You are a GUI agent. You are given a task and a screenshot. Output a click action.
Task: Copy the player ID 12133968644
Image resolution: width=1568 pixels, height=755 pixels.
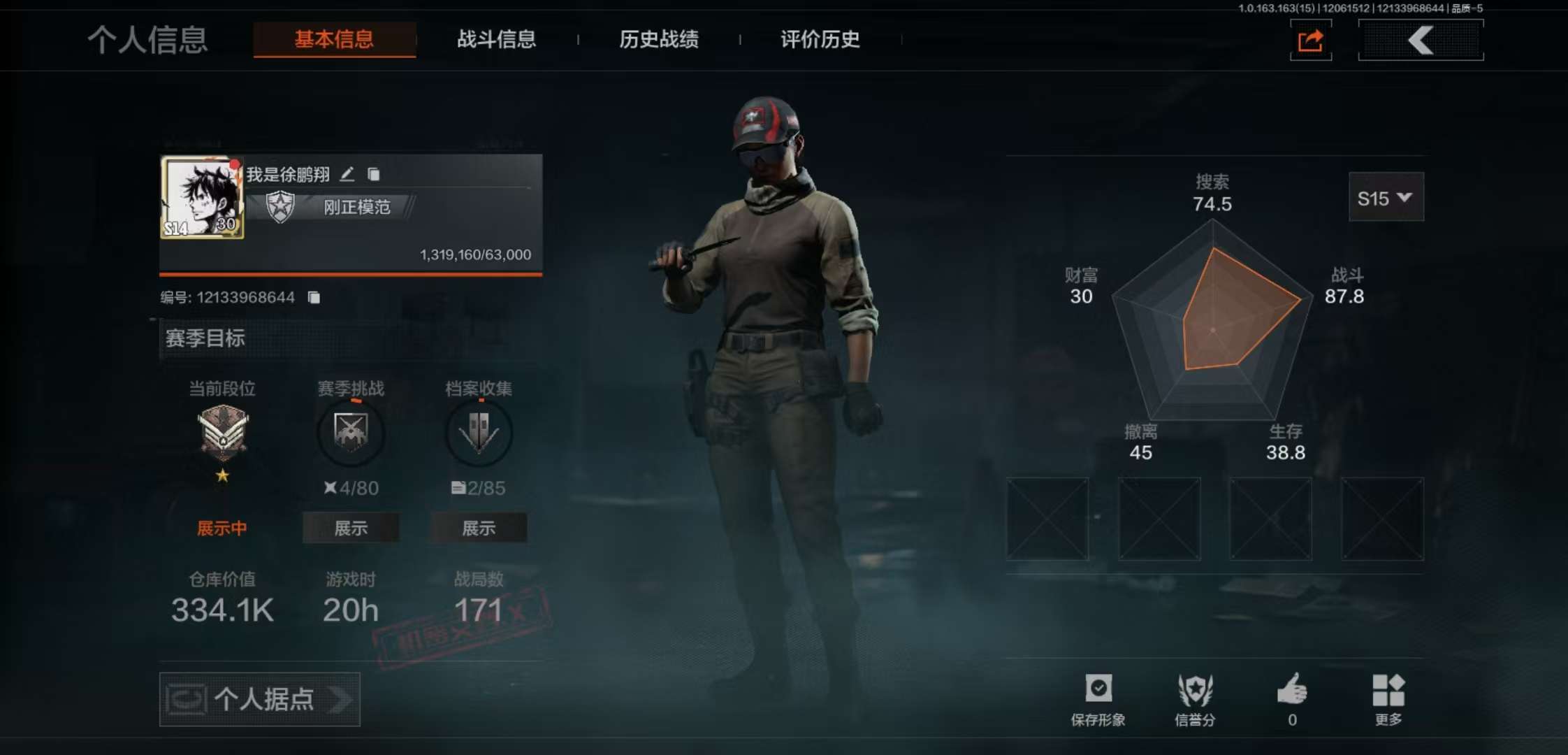[x=314, y=296]
